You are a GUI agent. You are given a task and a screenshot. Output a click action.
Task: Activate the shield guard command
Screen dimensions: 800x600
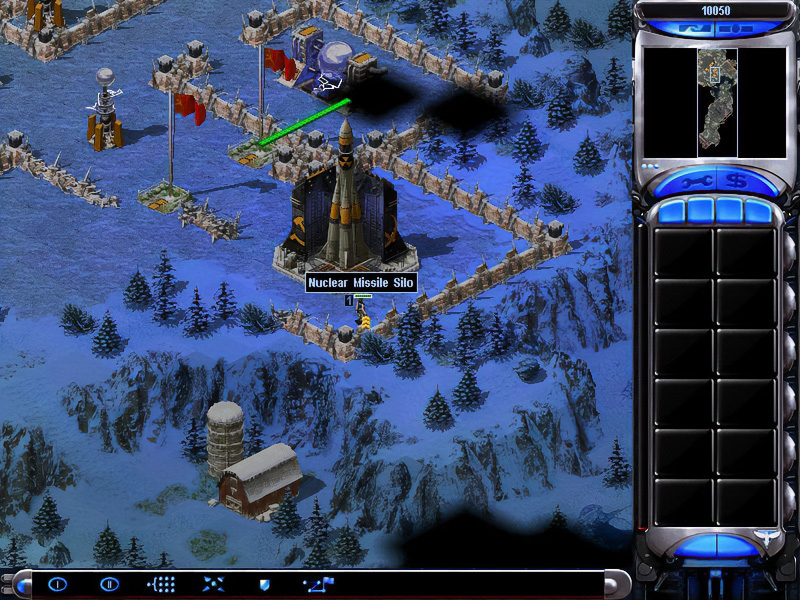pyautogui.click(x=265, y=584)
